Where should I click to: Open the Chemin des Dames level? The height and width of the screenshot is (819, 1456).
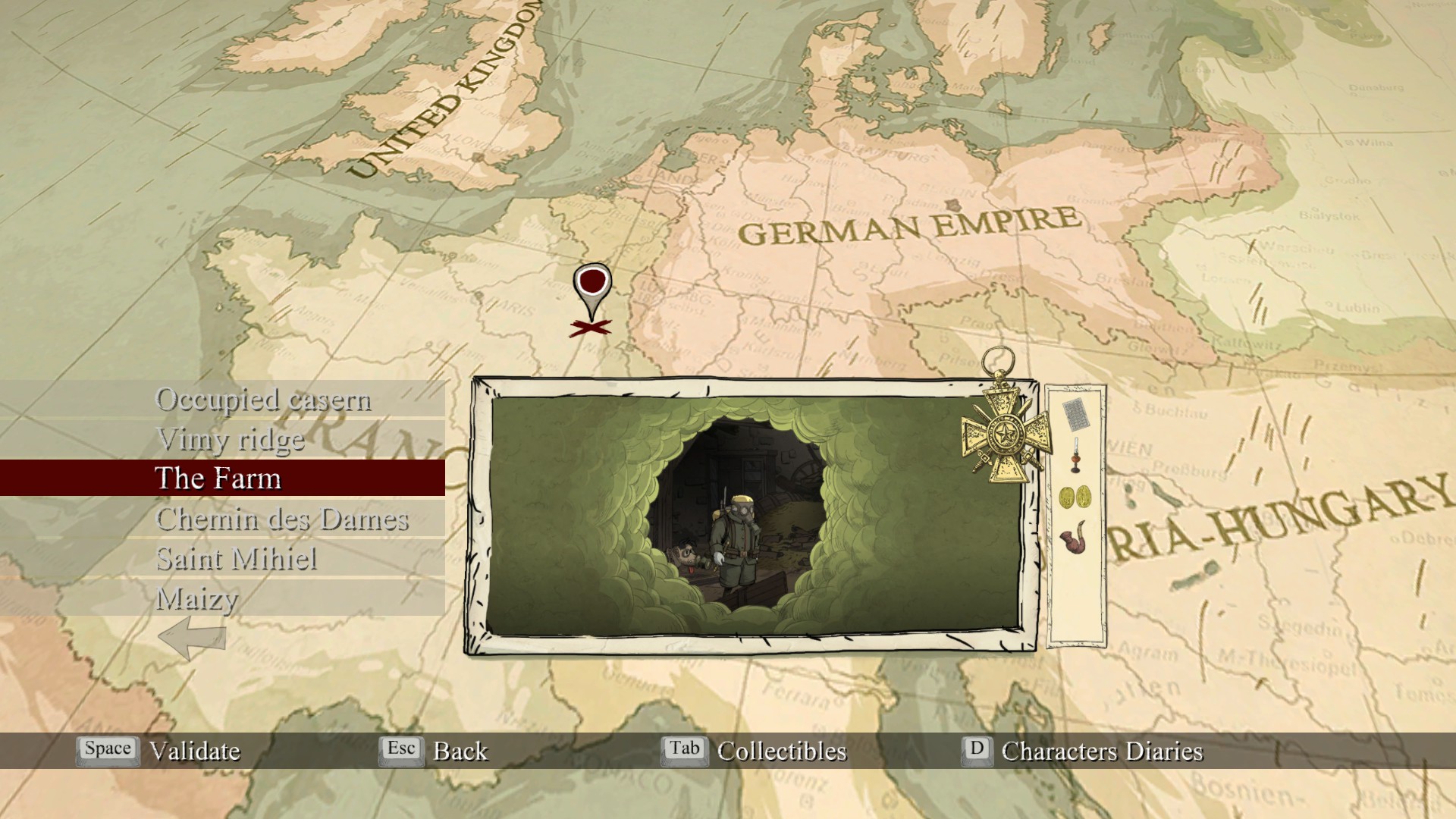[x=282, y=519]
